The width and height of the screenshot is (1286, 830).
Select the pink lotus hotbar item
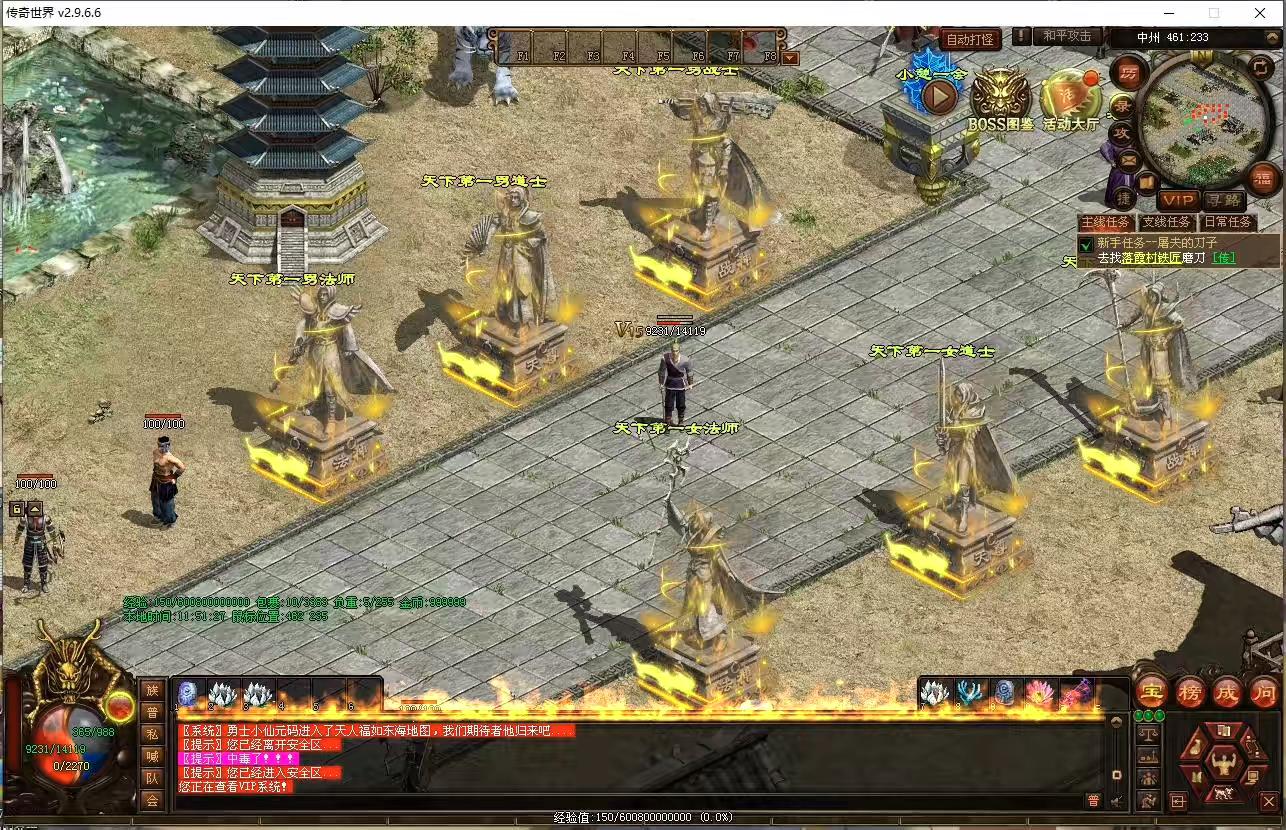pyautogui.click(x=1038, y=693)
